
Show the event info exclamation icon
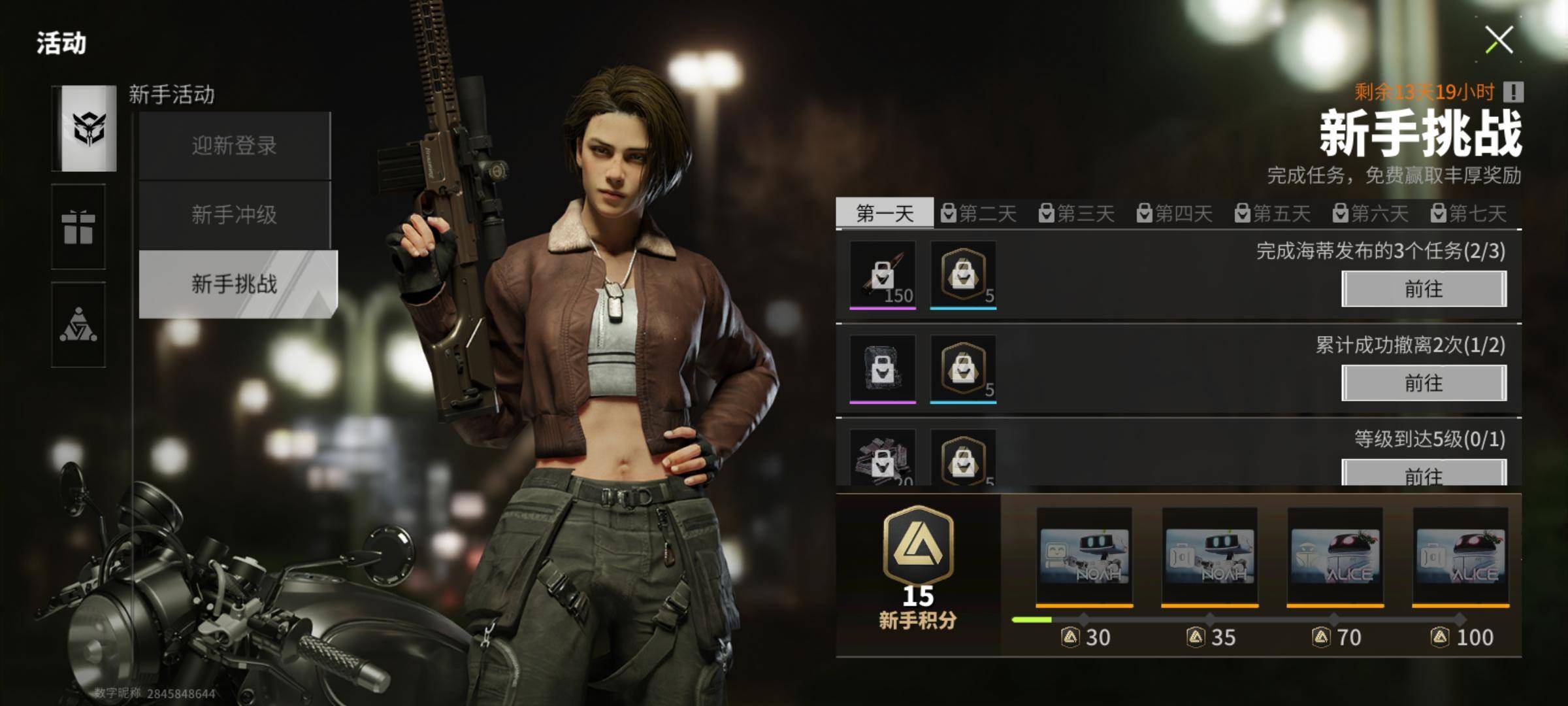pyautogui.click(x=1513, y=92)
